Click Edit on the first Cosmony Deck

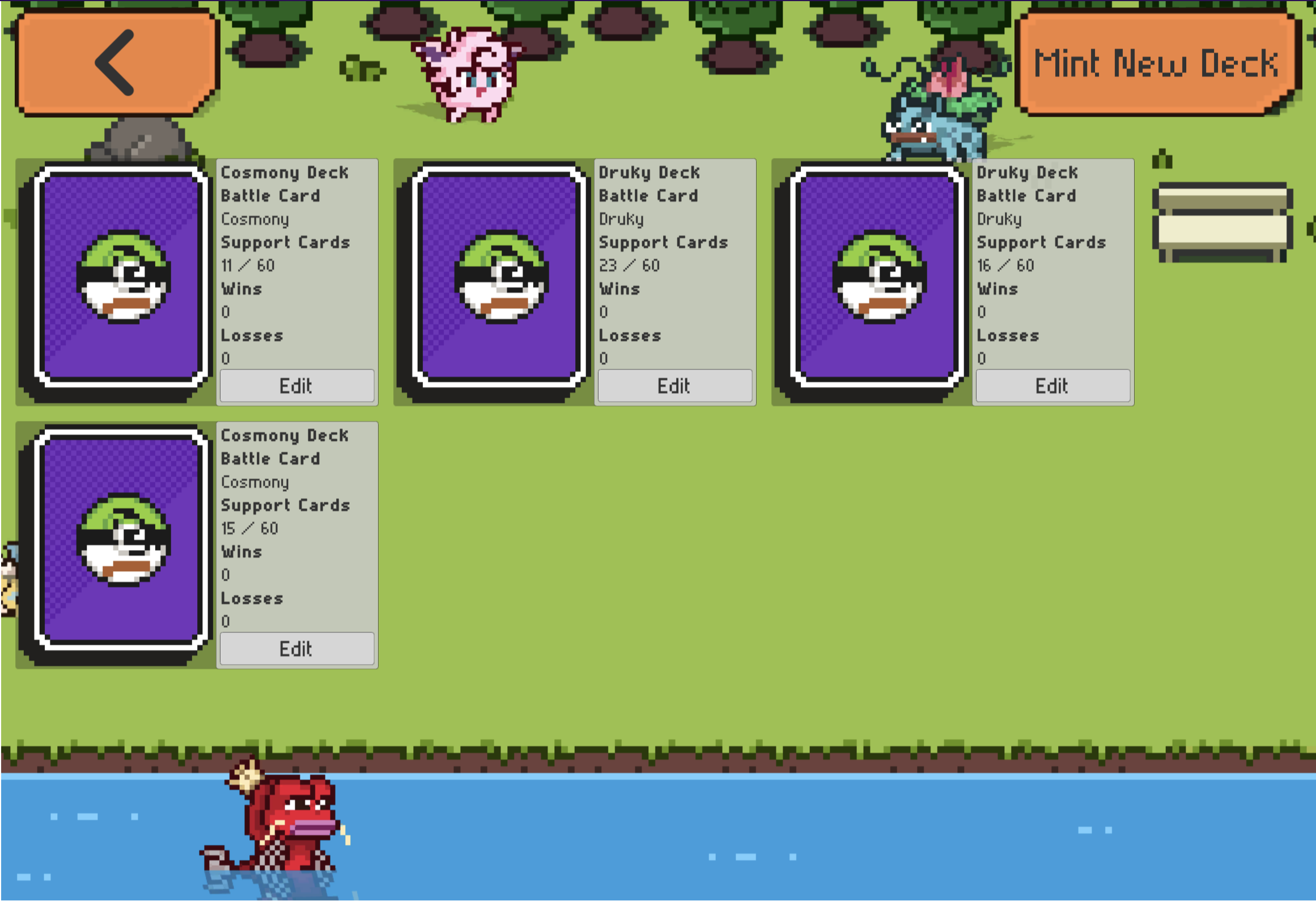click(296, 386)
